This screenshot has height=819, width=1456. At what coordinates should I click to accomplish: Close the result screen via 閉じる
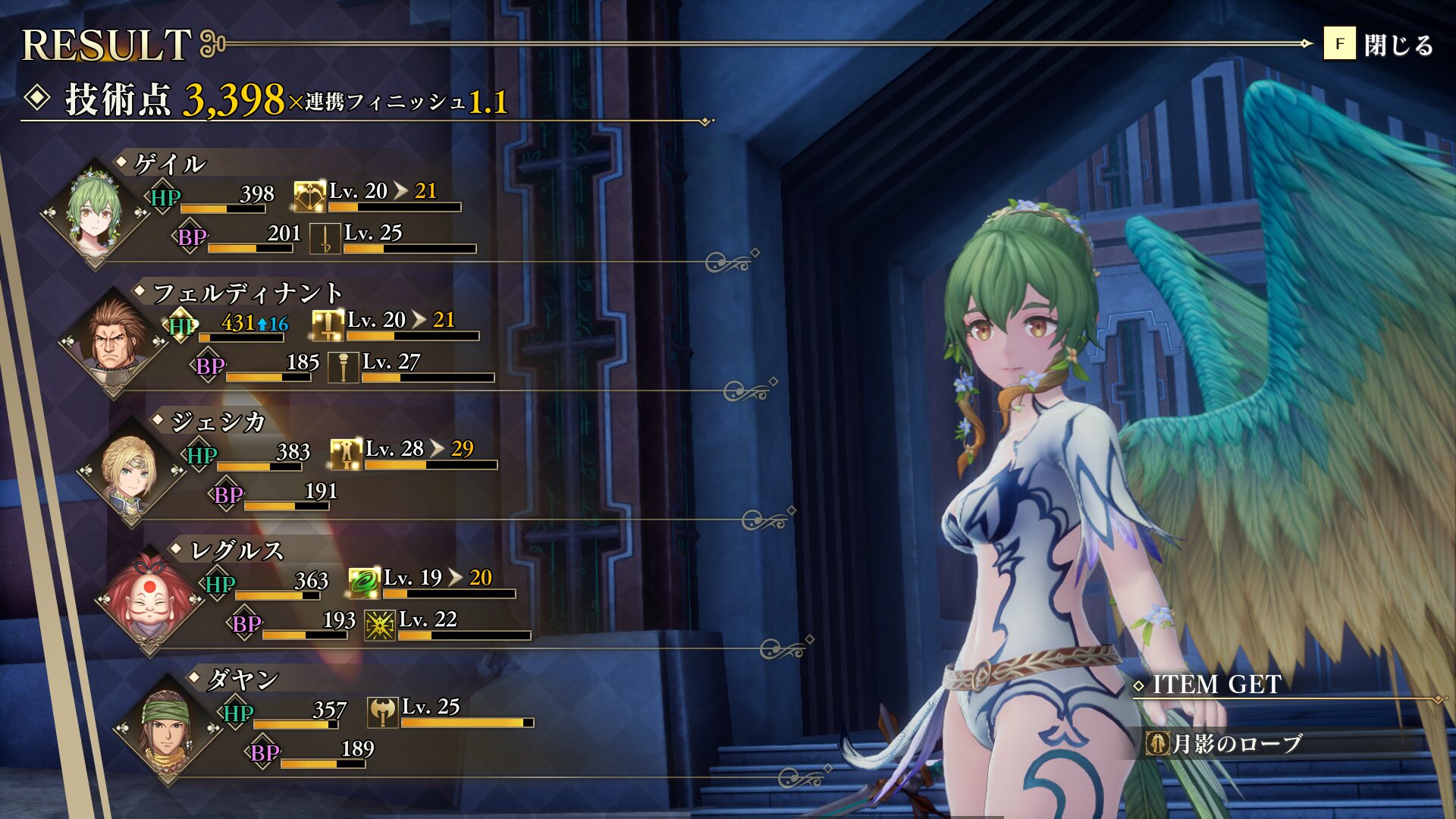[1379, 44]
